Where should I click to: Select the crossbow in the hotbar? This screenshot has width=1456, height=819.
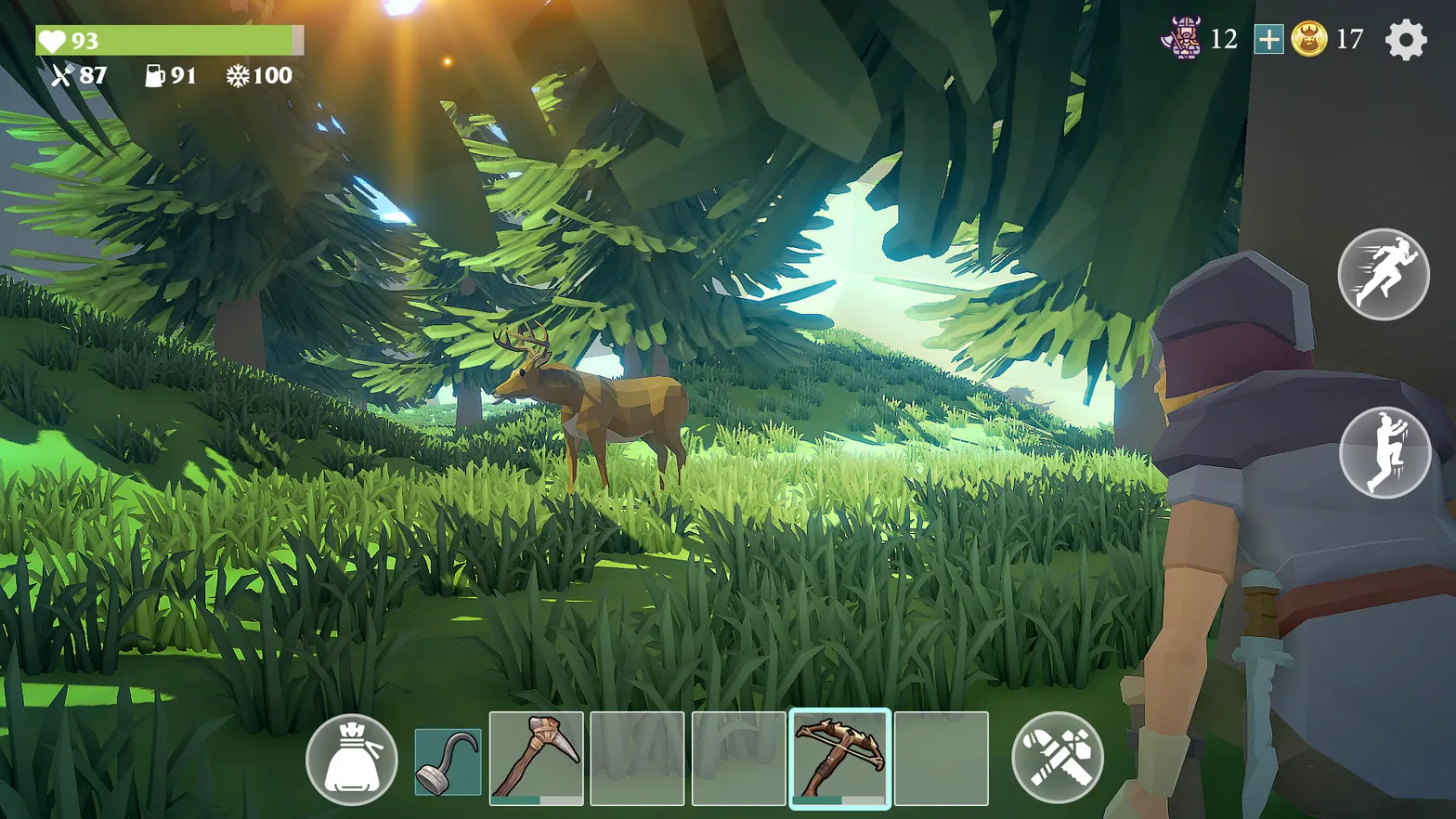tap(841, 758)
